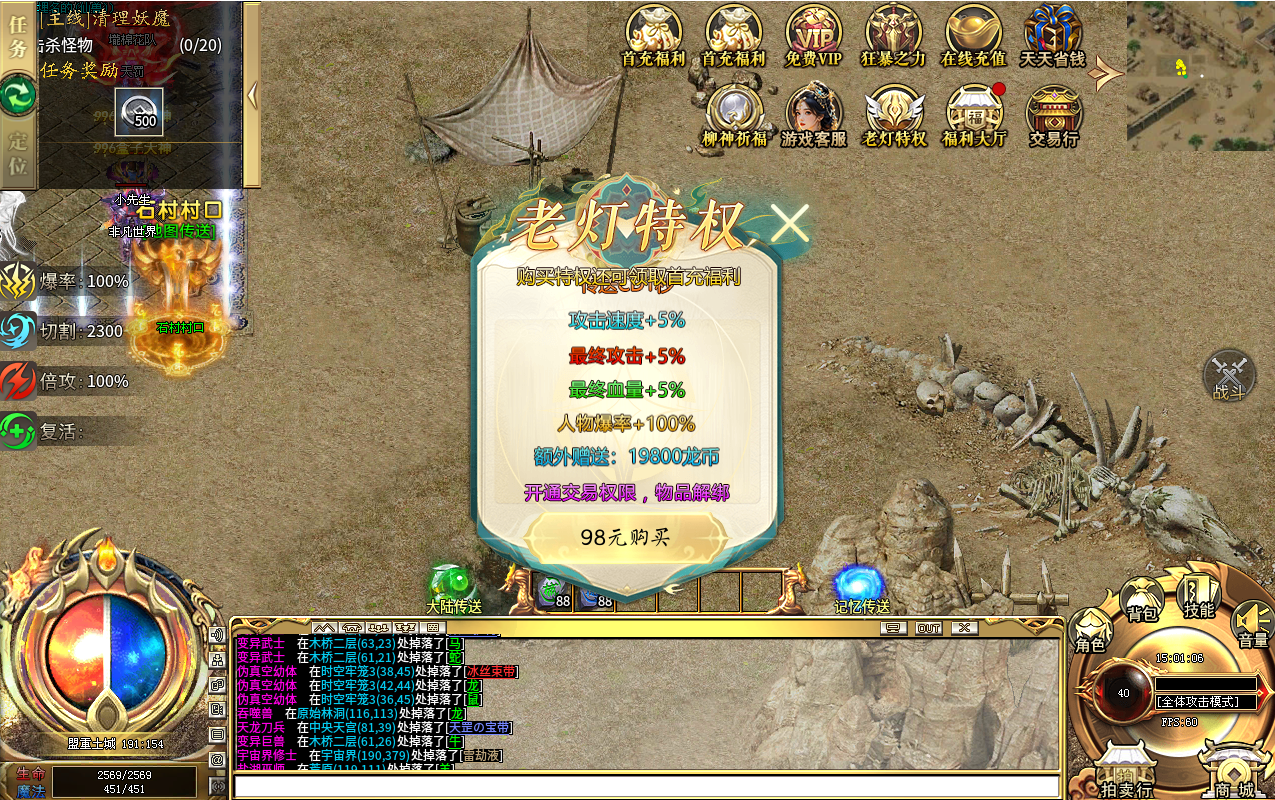Toggle the 战斗 crossed swords button
This screenshot has width=1275, height=800.
(x=1229, y=377)
